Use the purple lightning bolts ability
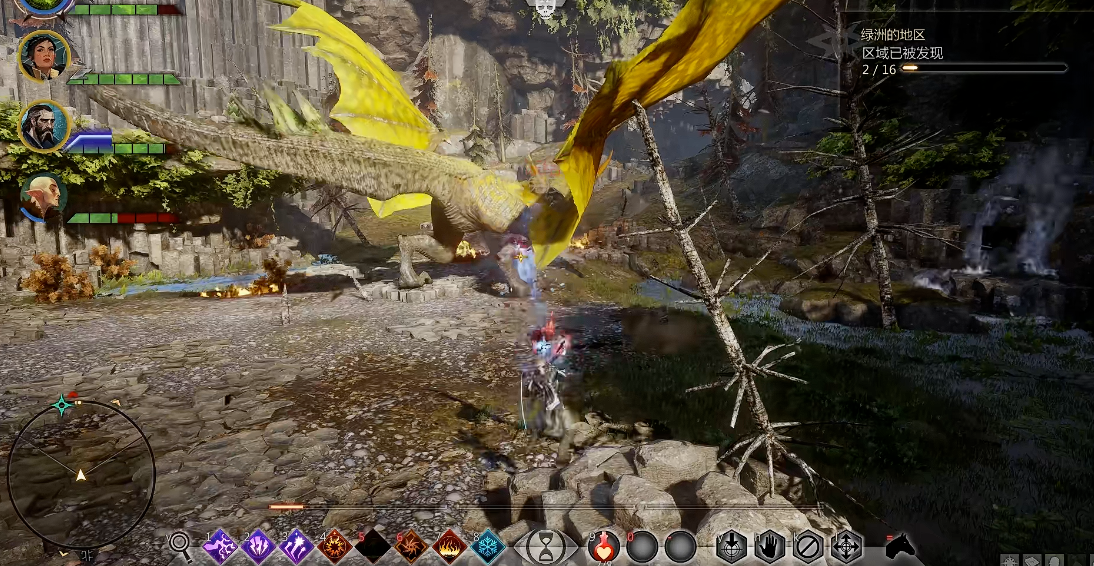 click(x=258, y=546)
